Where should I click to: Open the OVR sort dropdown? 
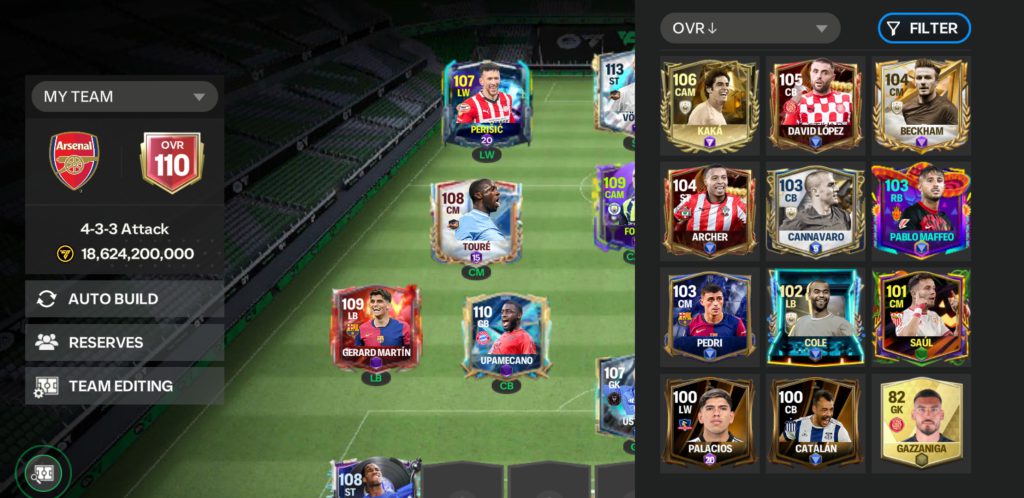(x=750, y=28)
